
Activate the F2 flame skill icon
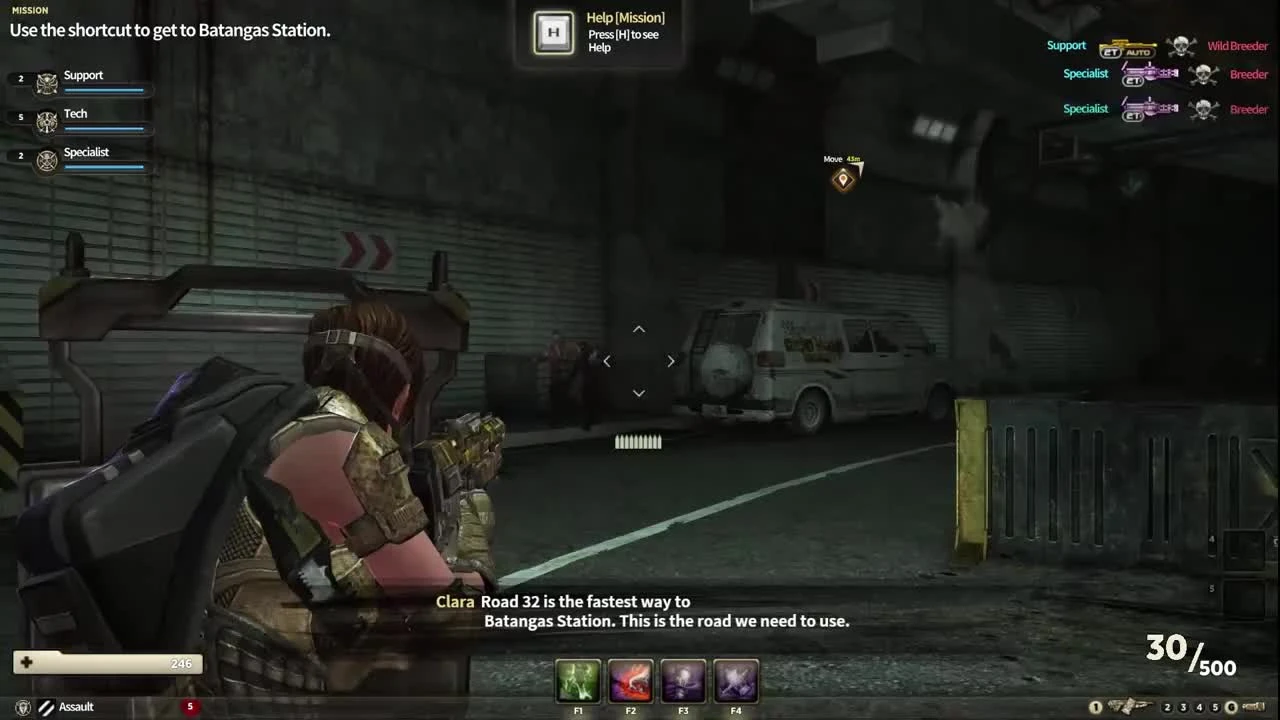pyautogui.click(x=630, y=681)
